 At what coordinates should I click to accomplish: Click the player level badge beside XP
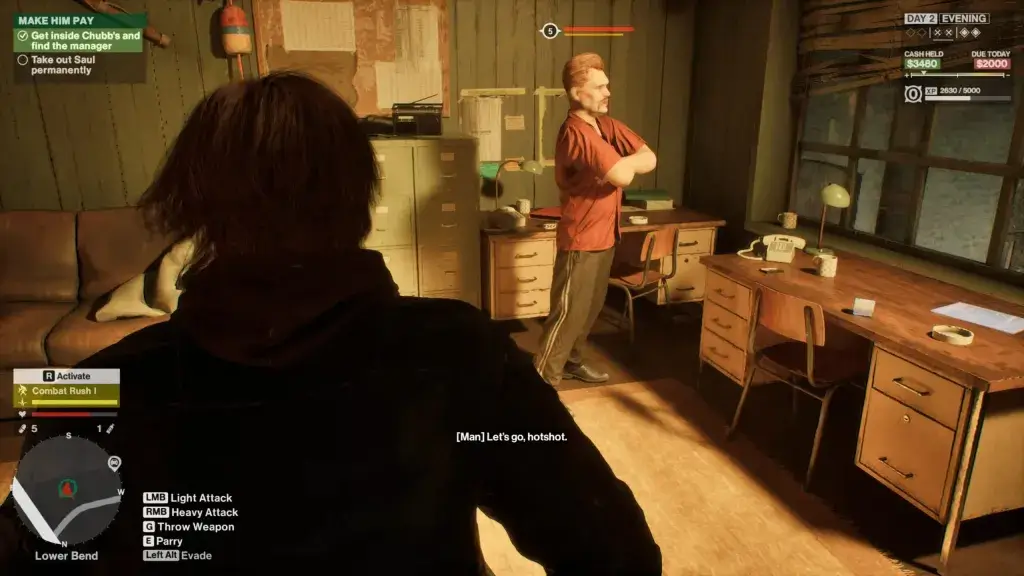tap(913, 94)
